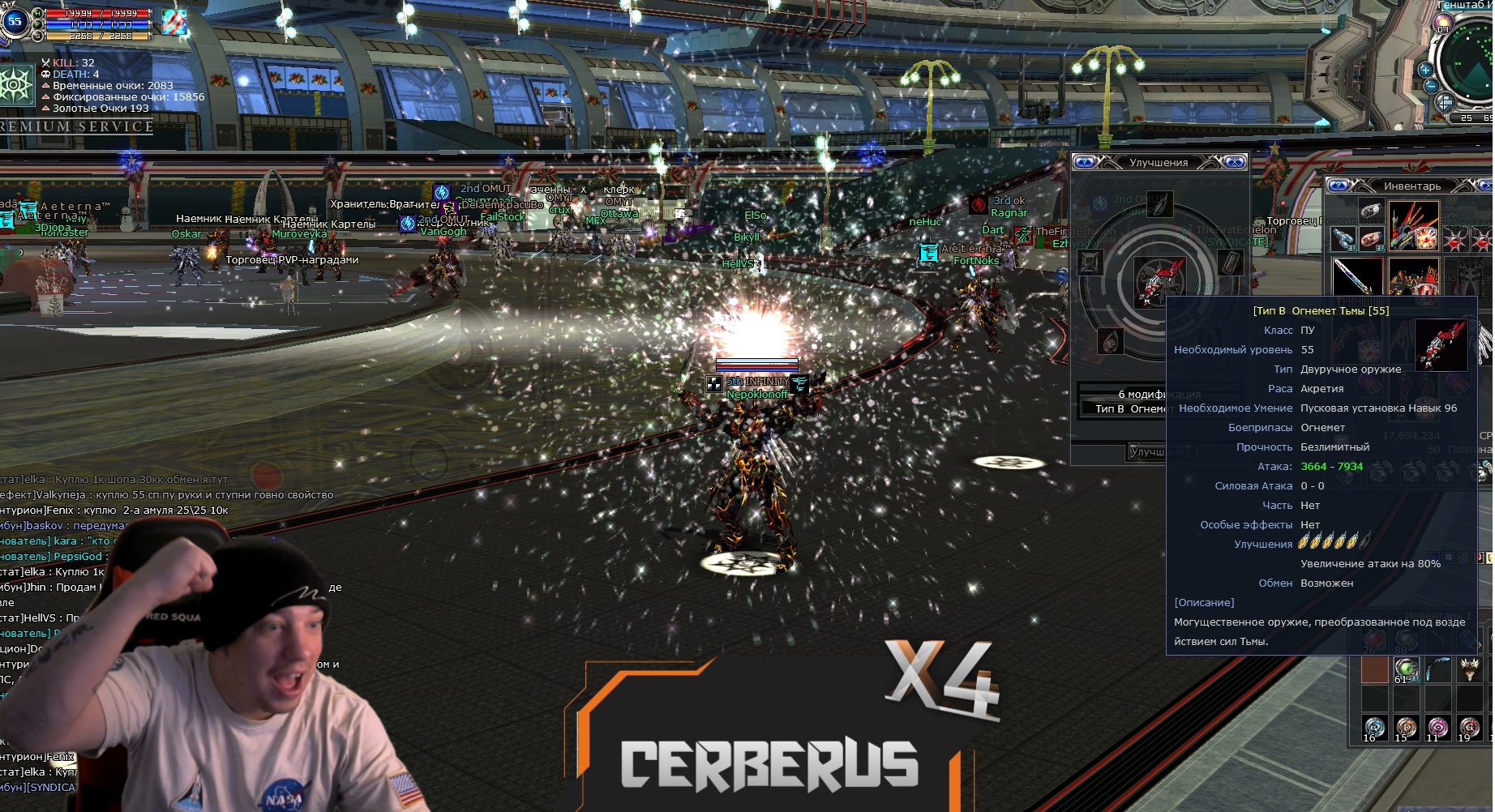The image size is (1495, 812).
Task: Select the feather slot atop the upgrade ring
Action: 1159,203
